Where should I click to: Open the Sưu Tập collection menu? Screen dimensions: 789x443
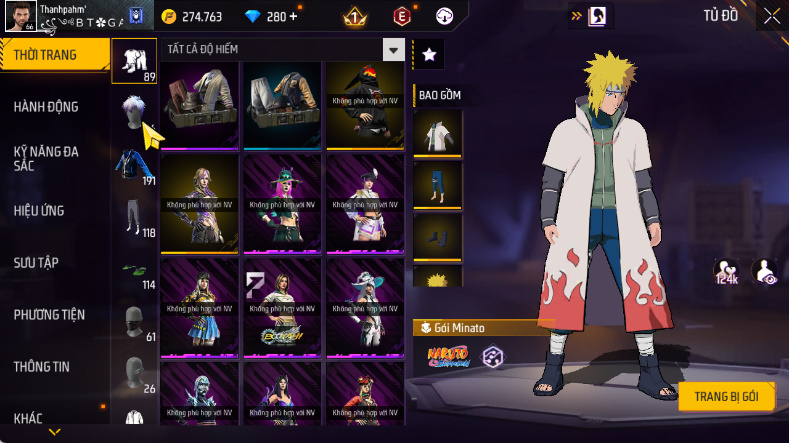pyautogui.click(x=36, y=263)
